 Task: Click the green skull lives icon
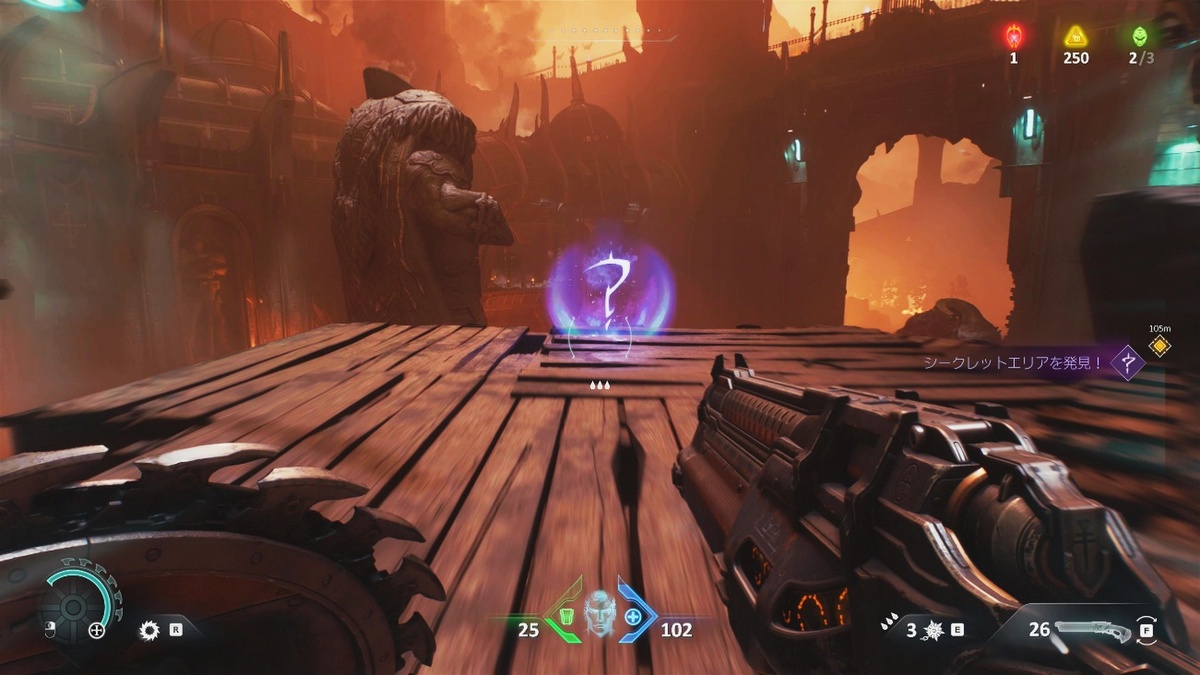tap(1140, 37)
